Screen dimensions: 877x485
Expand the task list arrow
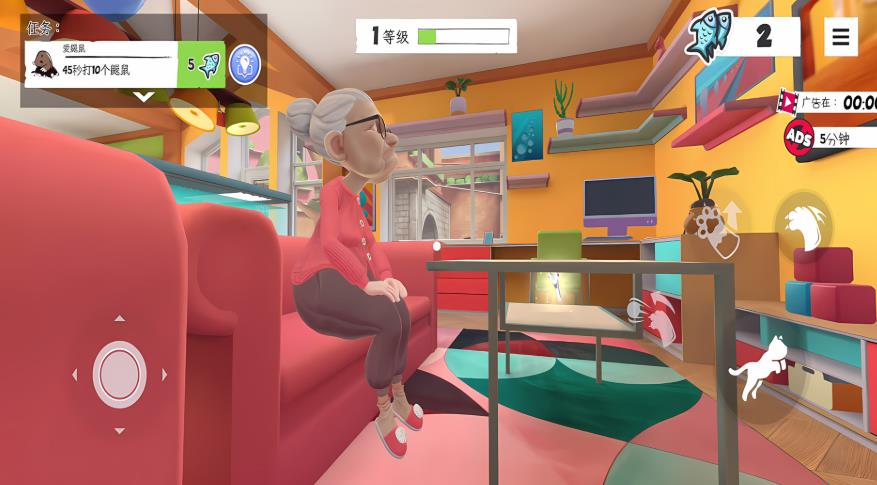point(144,97)
